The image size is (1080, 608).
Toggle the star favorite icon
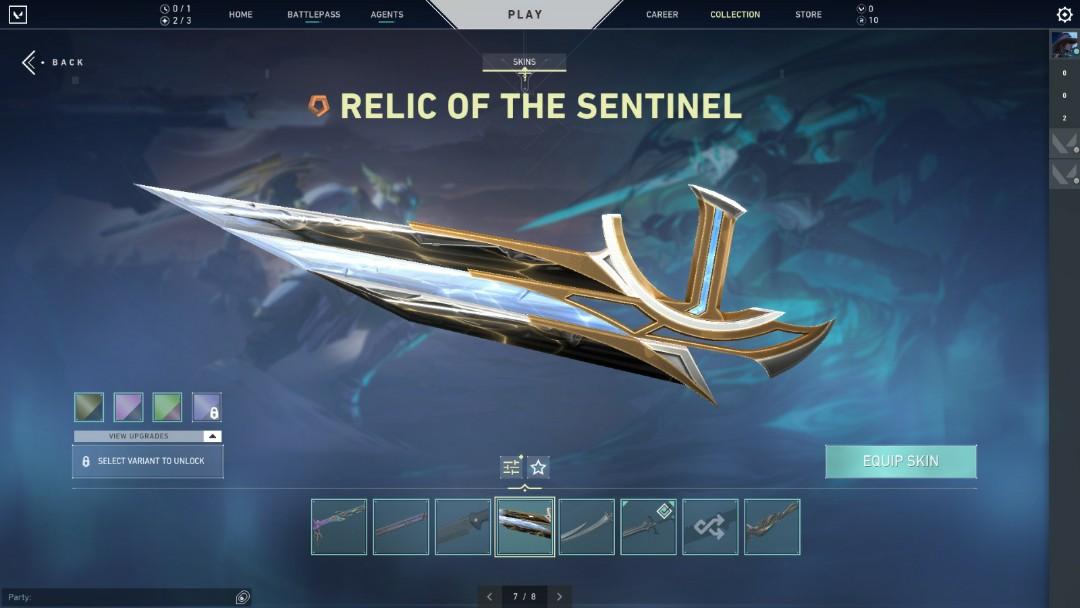pyautogui.click(x=538, y=467)
